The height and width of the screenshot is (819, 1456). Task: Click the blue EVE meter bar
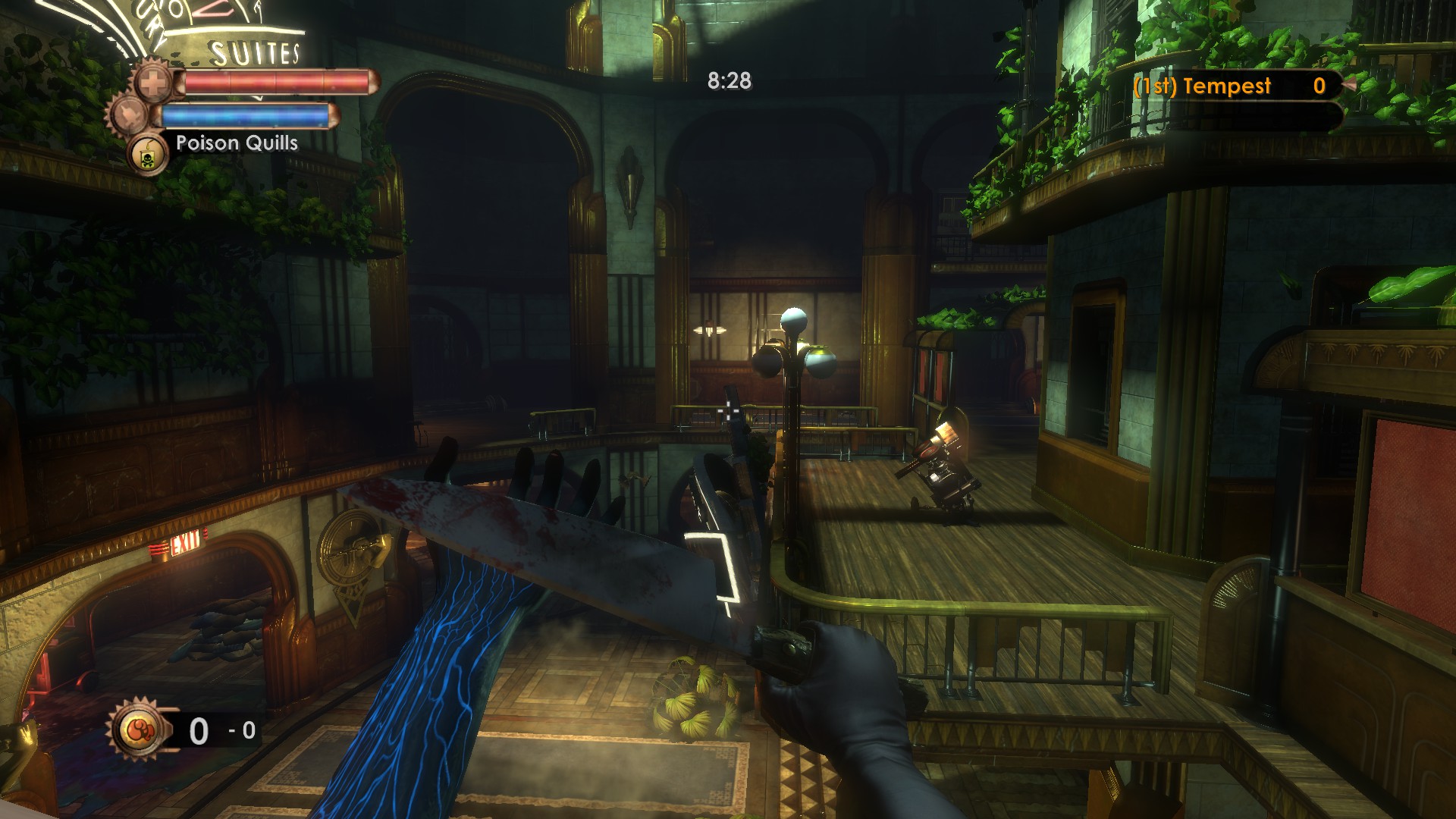click(243, 115)
